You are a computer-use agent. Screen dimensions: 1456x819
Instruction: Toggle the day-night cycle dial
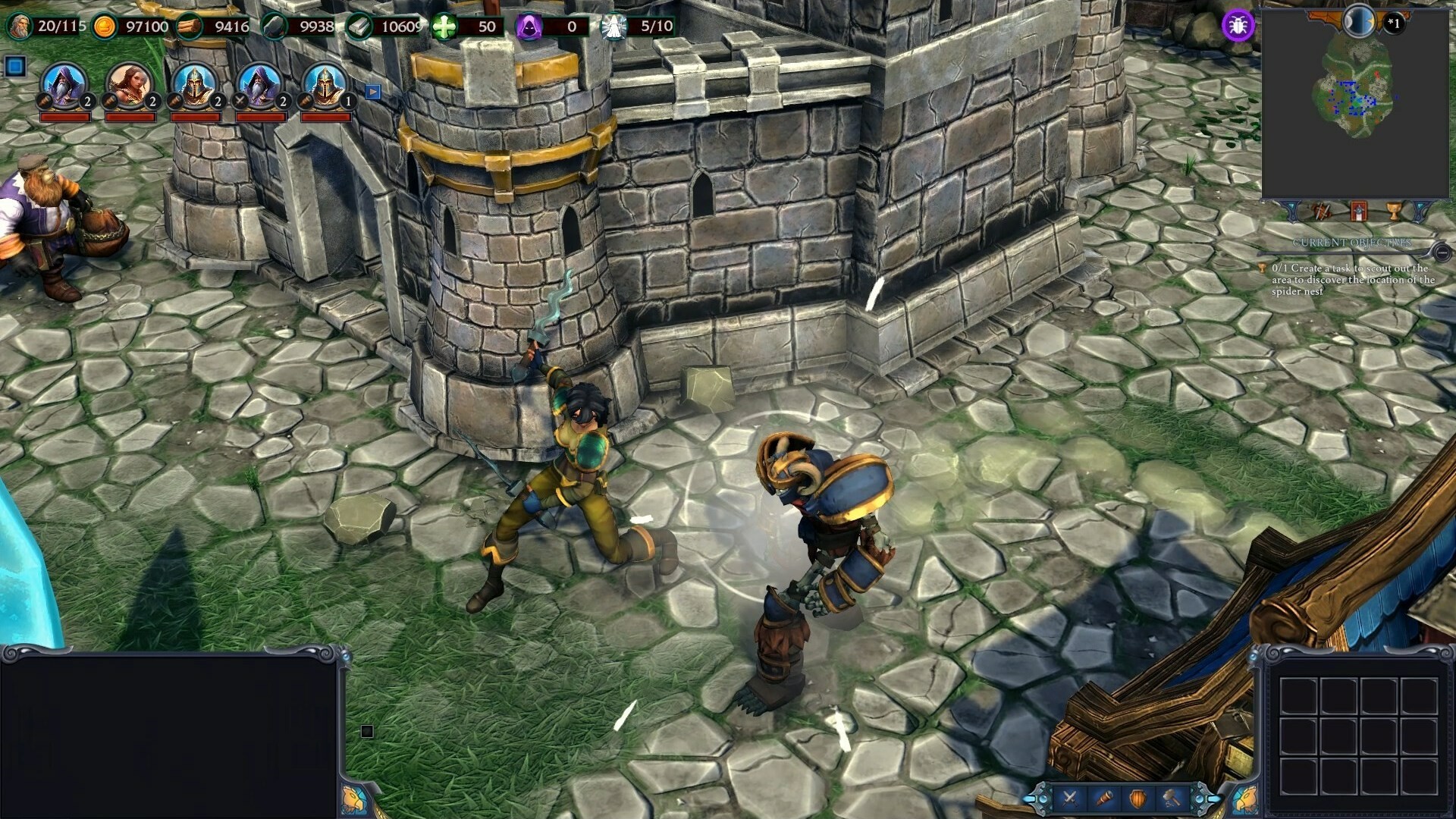1359,21
